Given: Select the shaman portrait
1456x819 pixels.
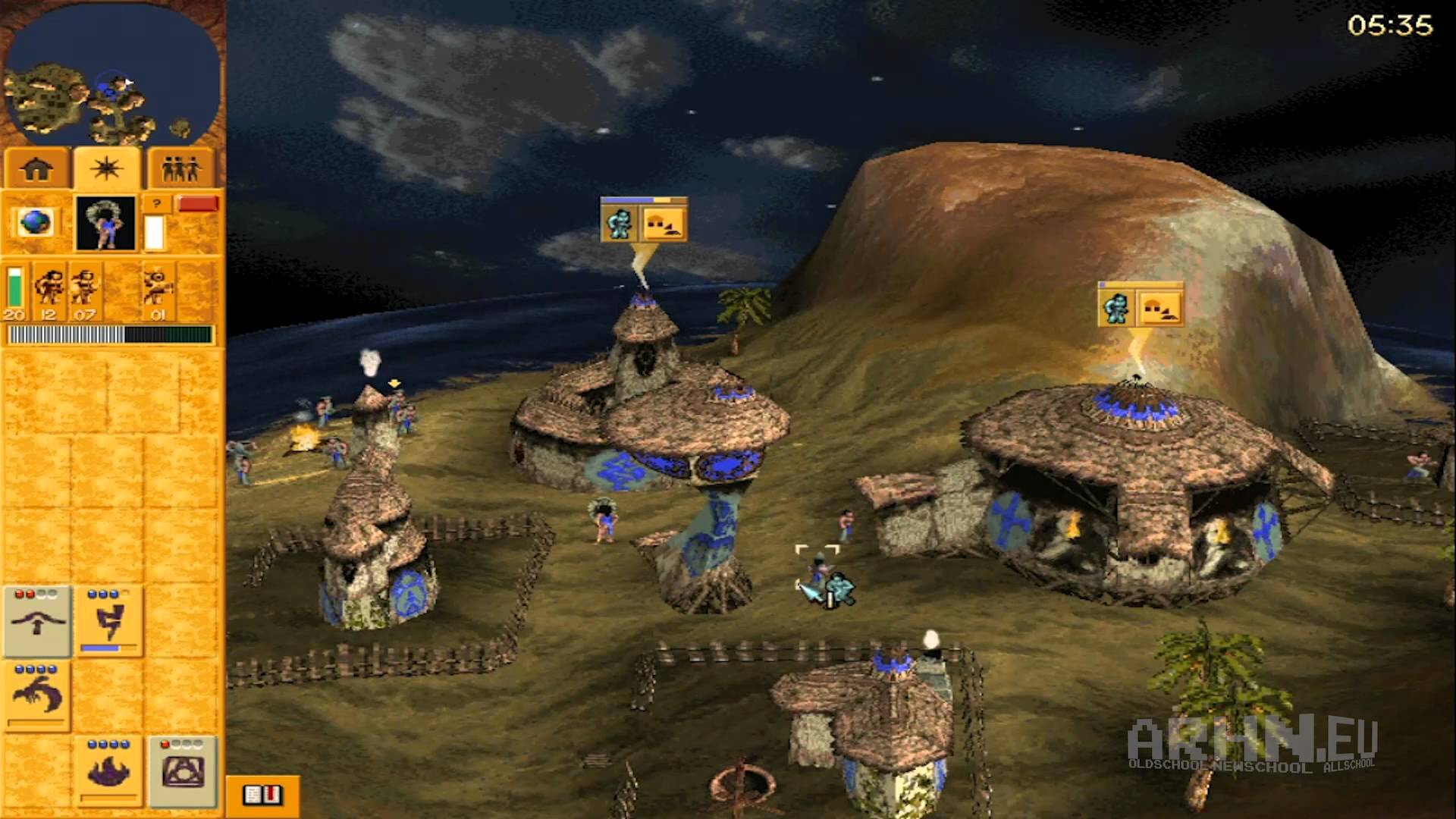Looking at the screenshot, I should 105,223.
